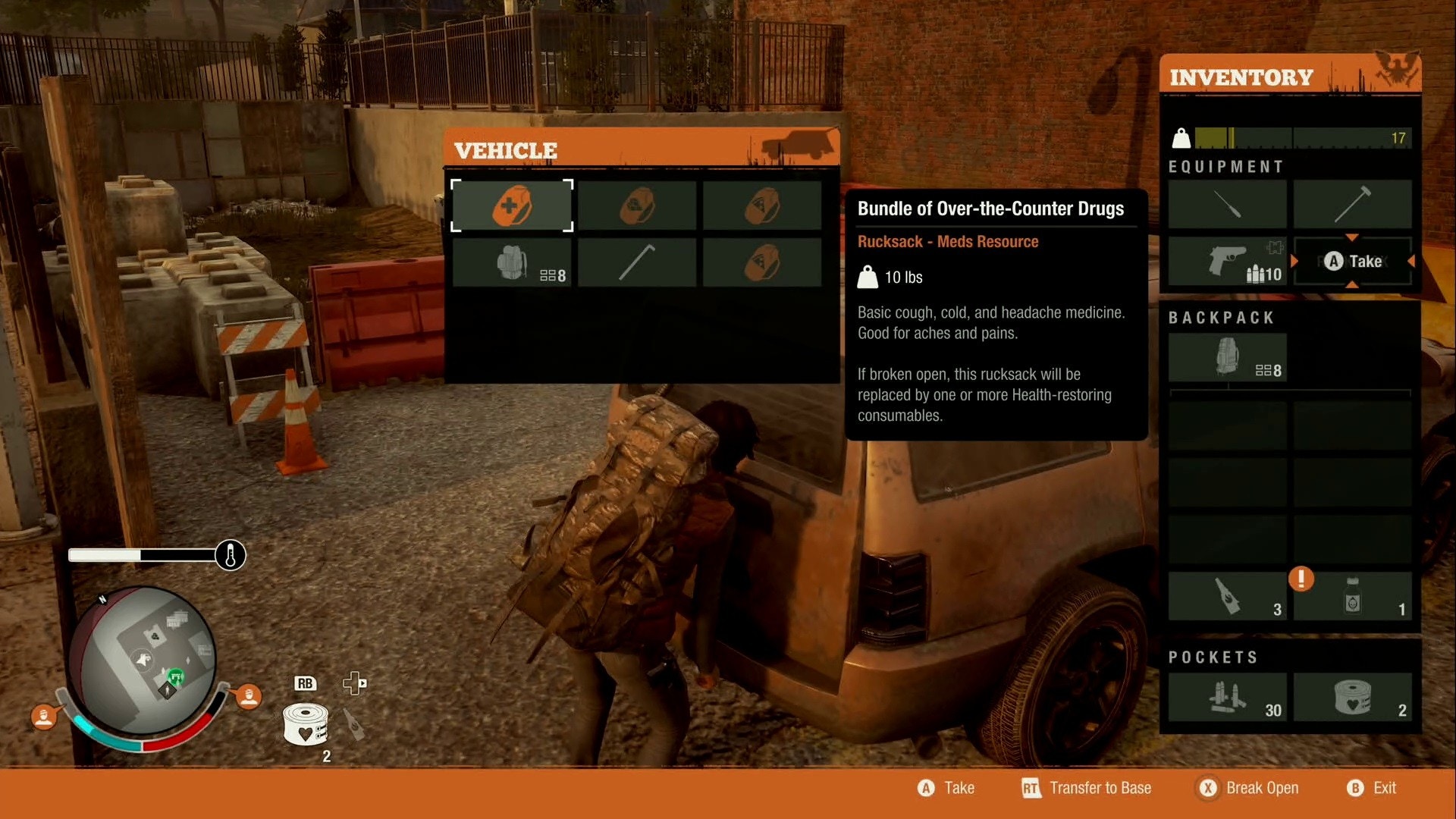Choose the bandage roll in Pockets
Screen dimensions: 1456x819
click(x=1352, y=697)
